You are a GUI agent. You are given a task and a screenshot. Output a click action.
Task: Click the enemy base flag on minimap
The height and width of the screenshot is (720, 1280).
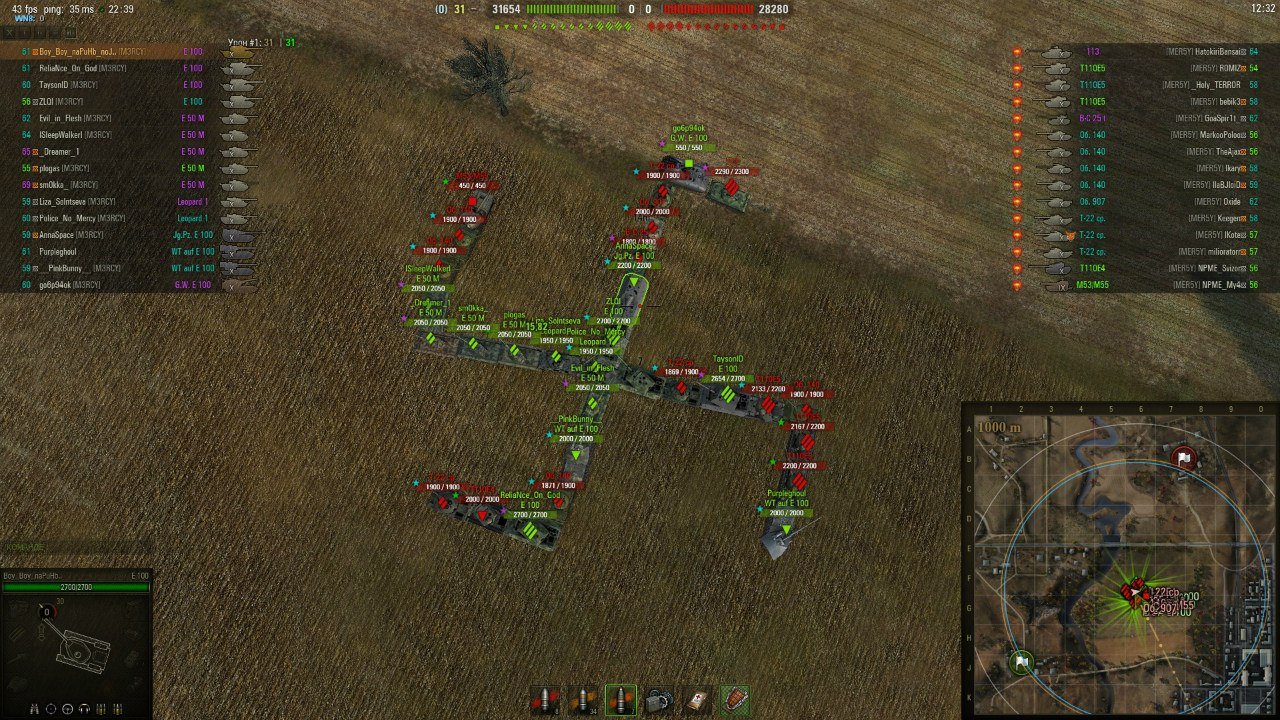coord(1183,458)
